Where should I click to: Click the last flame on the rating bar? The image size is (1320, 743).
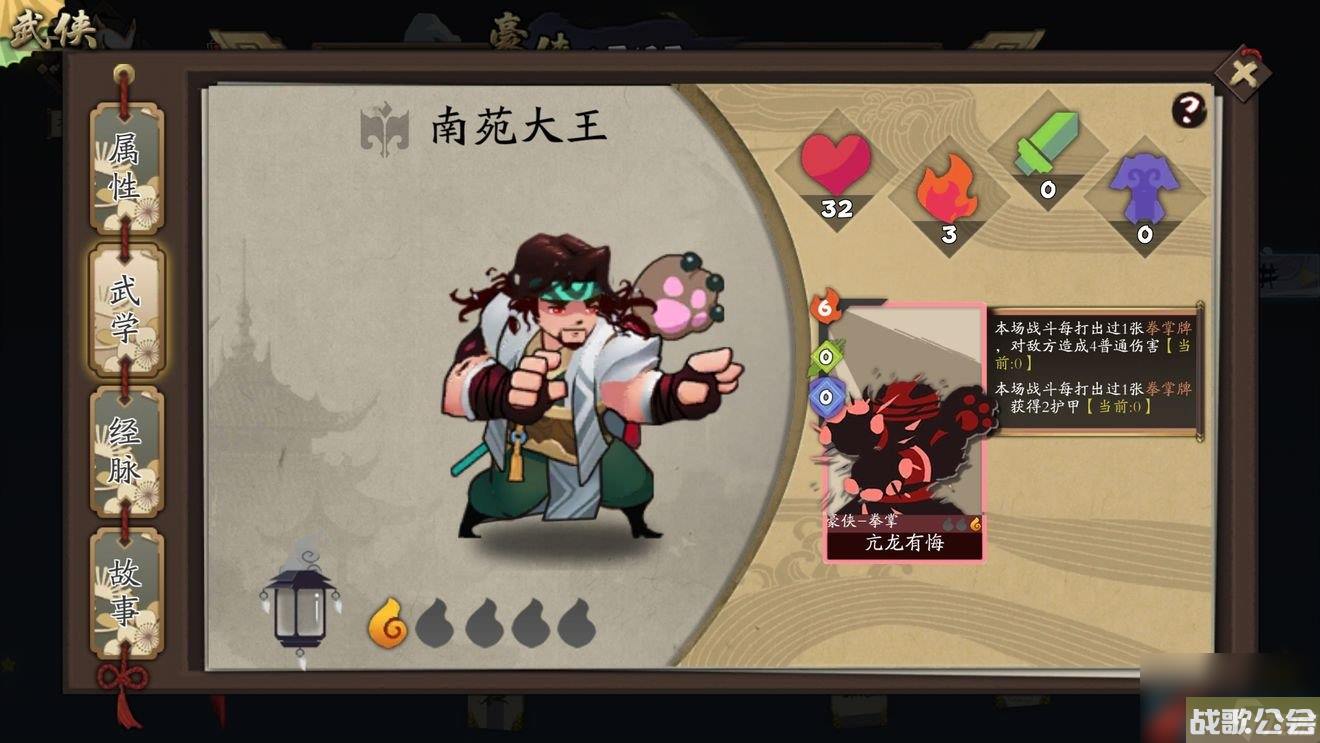[x=578, y=625]
